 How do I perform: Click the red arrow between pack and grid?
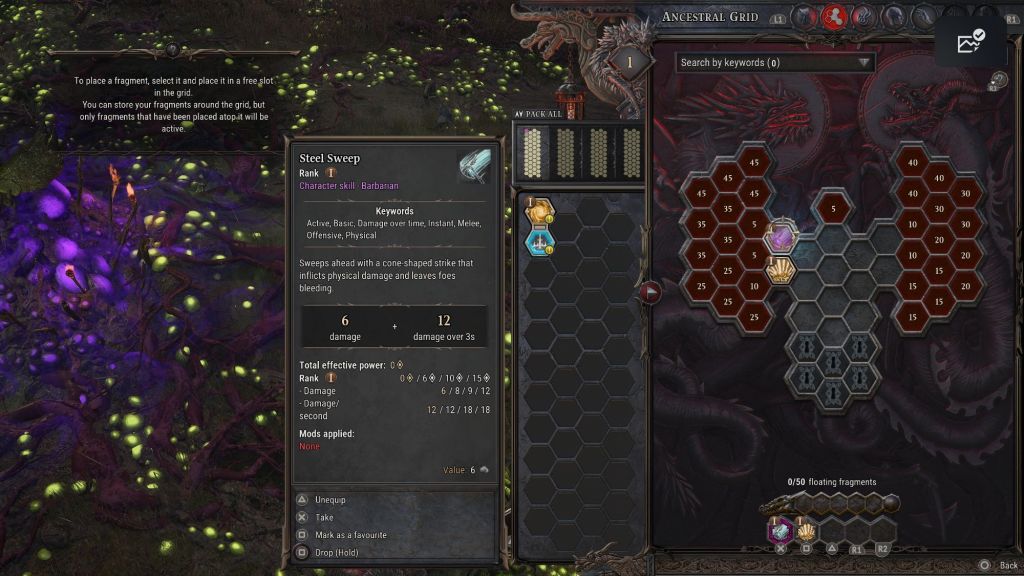click(651, 292)
